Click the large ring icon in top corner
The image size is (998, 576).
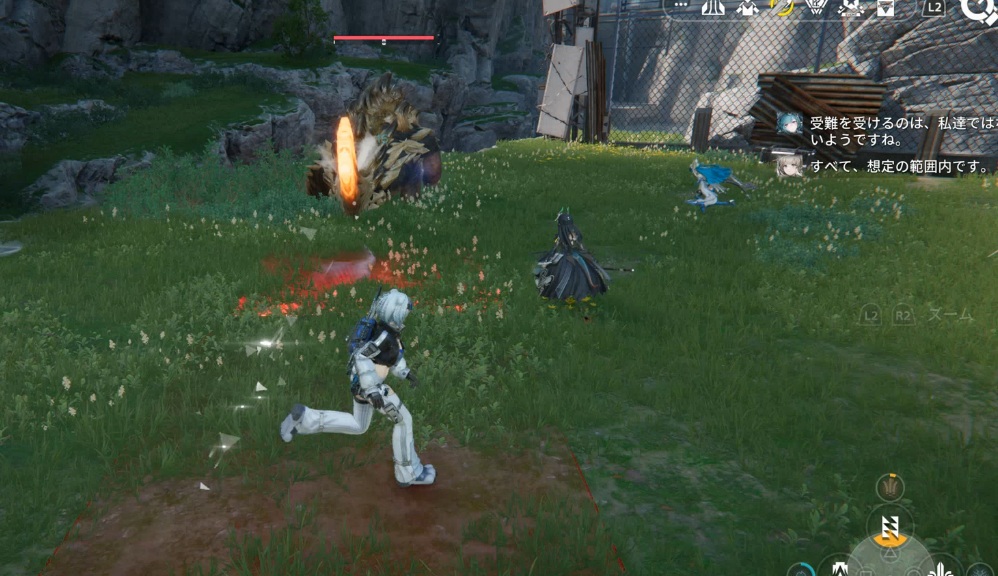(976, 10)
